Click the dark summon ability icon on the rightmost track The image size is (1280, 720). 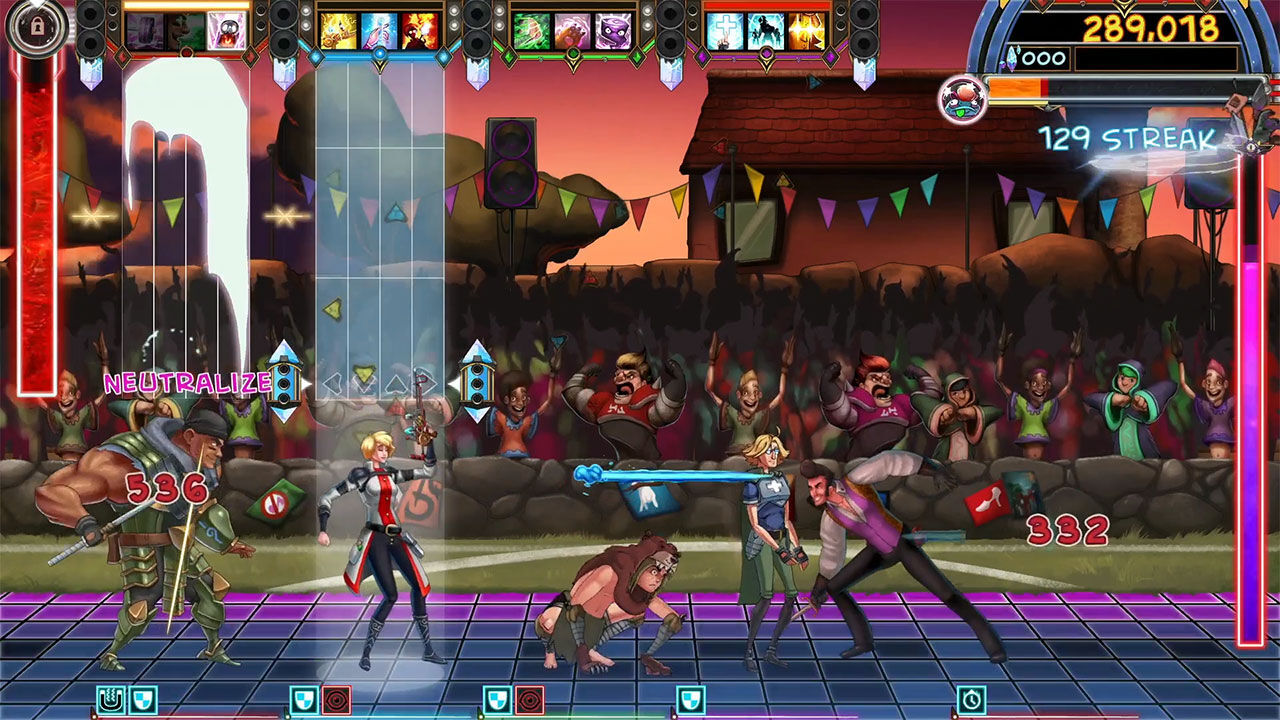click(764, 30)
